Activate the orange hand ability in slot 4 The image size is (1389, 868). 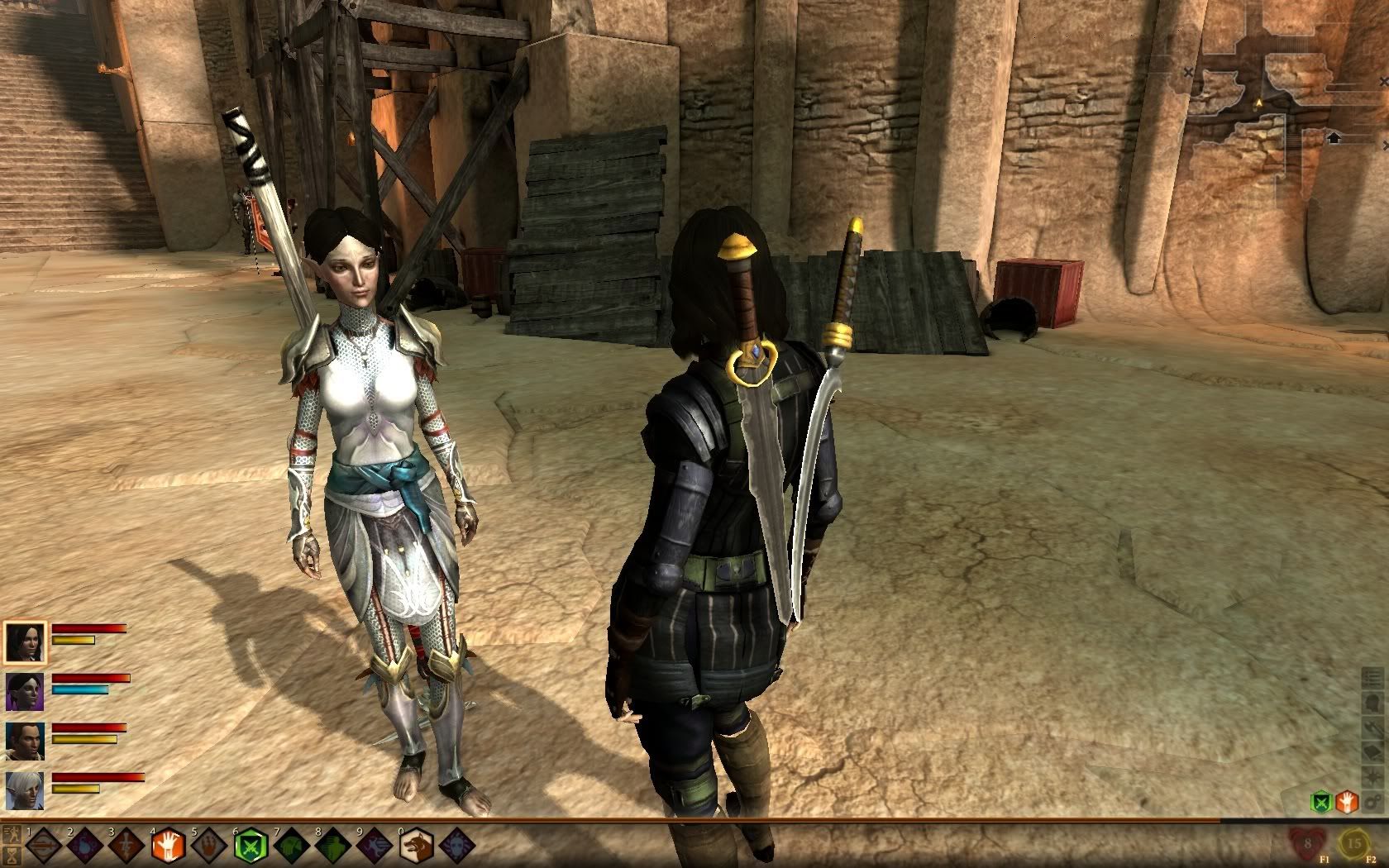[167, 847]
